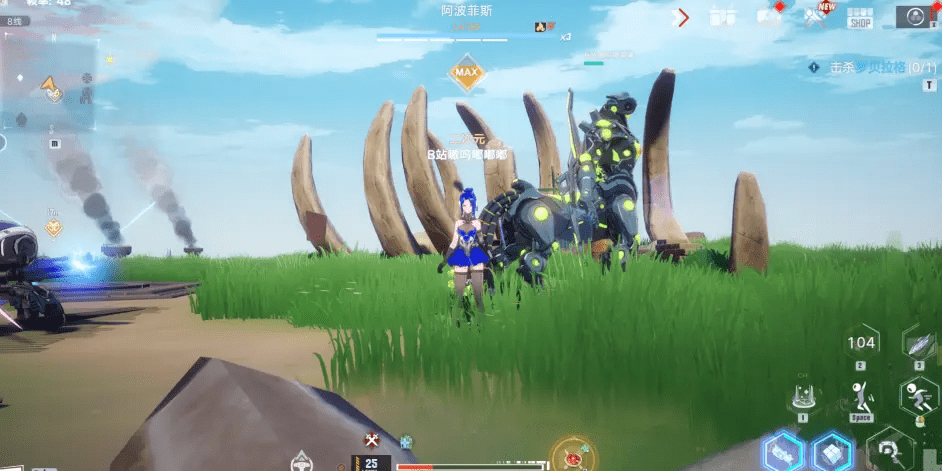This screenshot has width=942, height=471.
Task: Open the gift box rewards icon
Action: [722, 17]
